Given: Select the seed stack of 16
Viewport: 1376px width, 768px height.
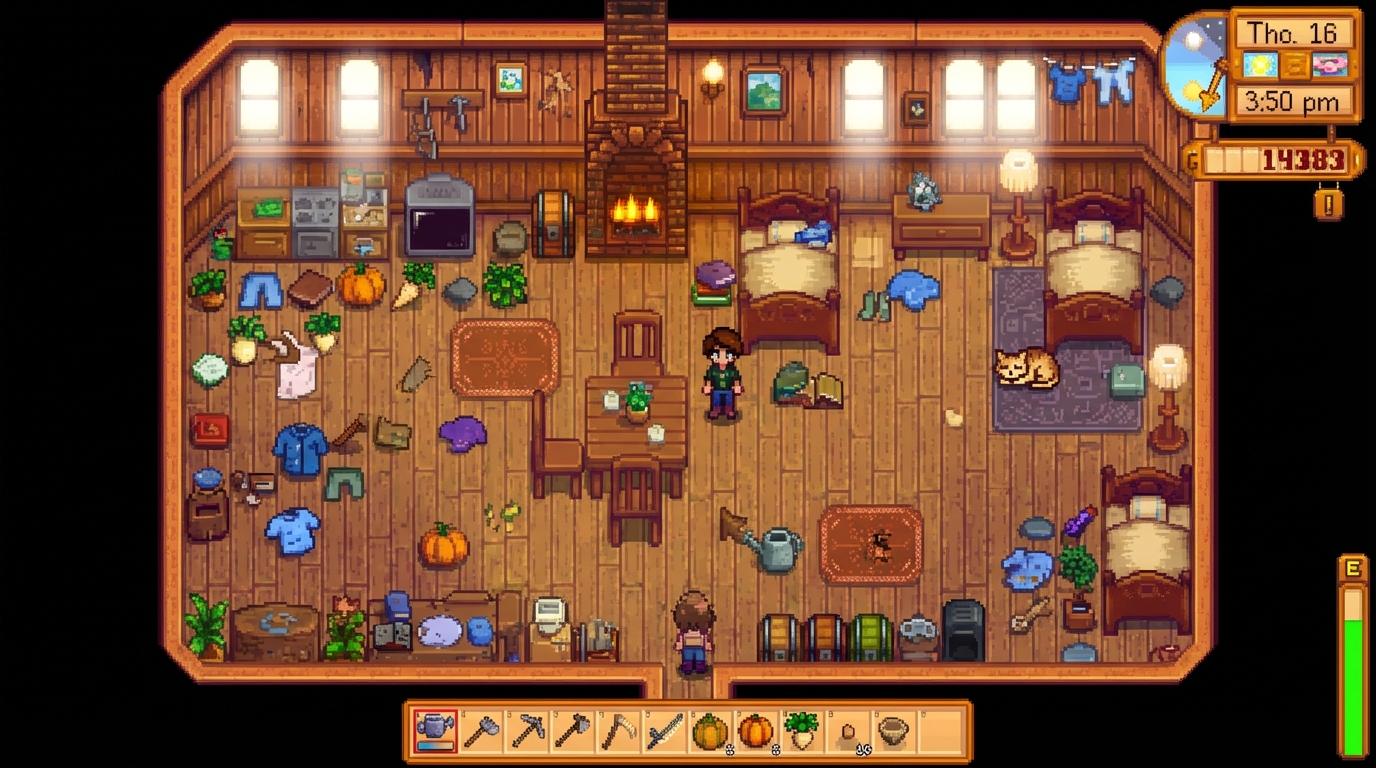Looking at the screenshot, I should [x=848, y=732].
